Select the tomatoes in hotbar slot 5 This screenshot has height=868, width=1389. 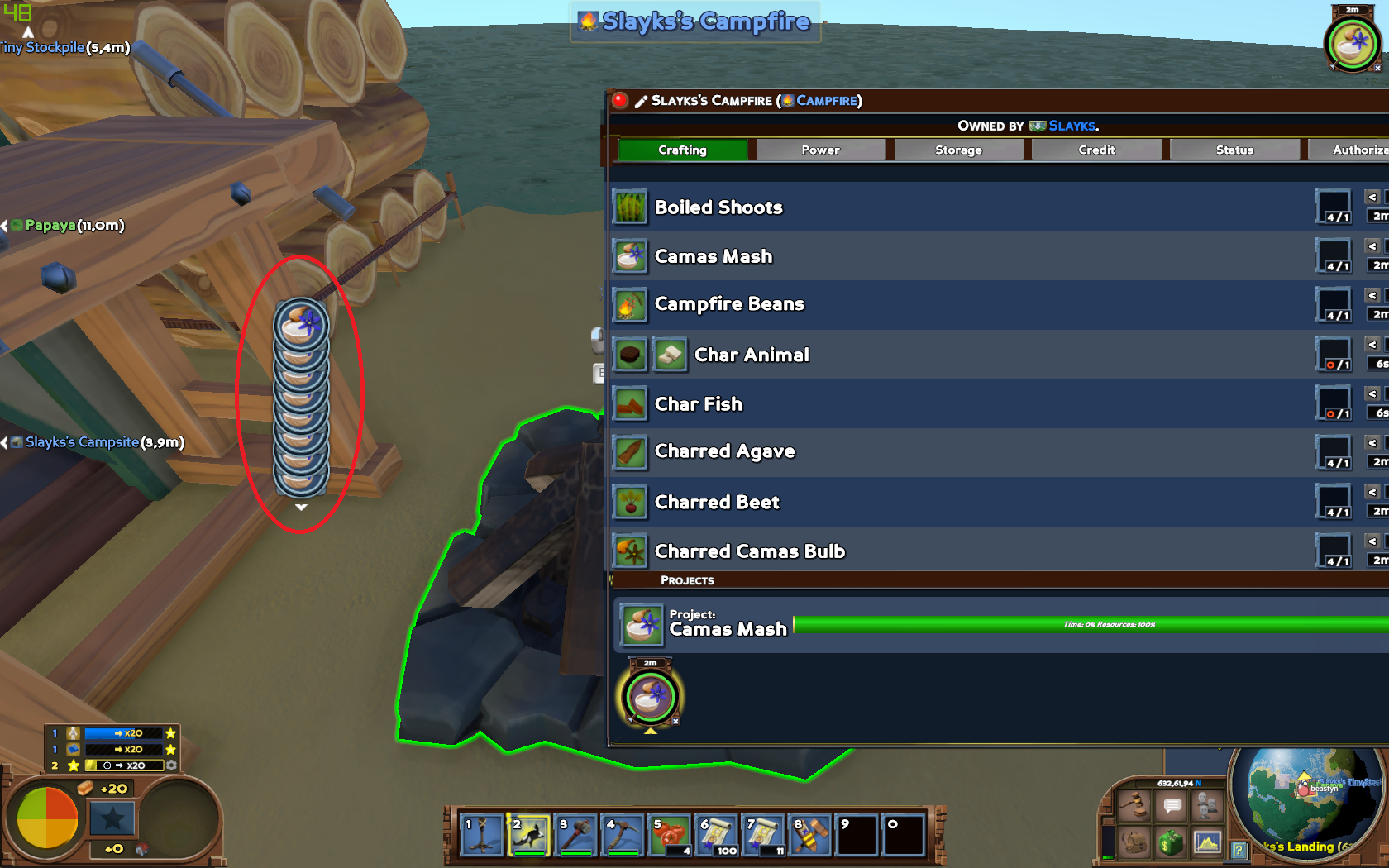[x=671, y=834]
